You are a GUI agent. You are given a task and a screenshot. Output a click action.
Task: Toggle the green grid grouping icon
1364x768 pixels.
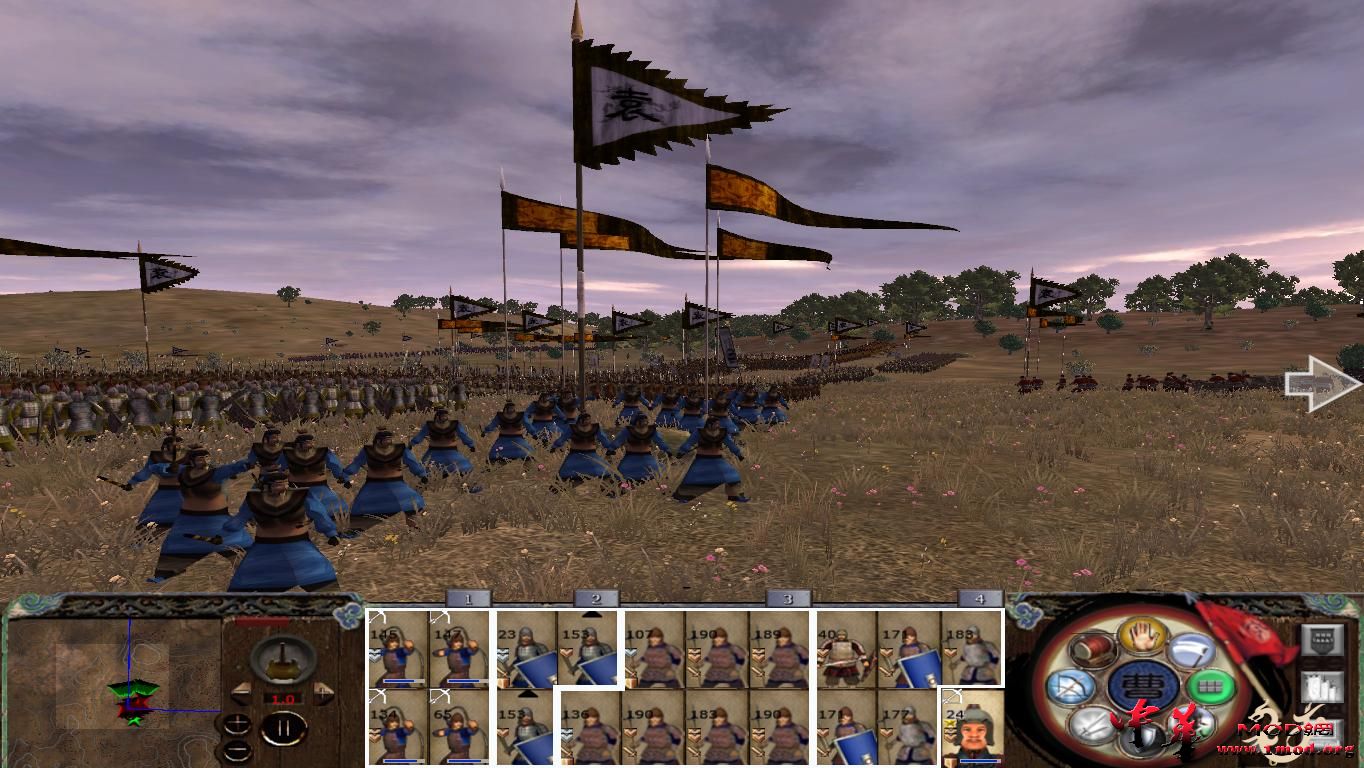point(1210,685)
